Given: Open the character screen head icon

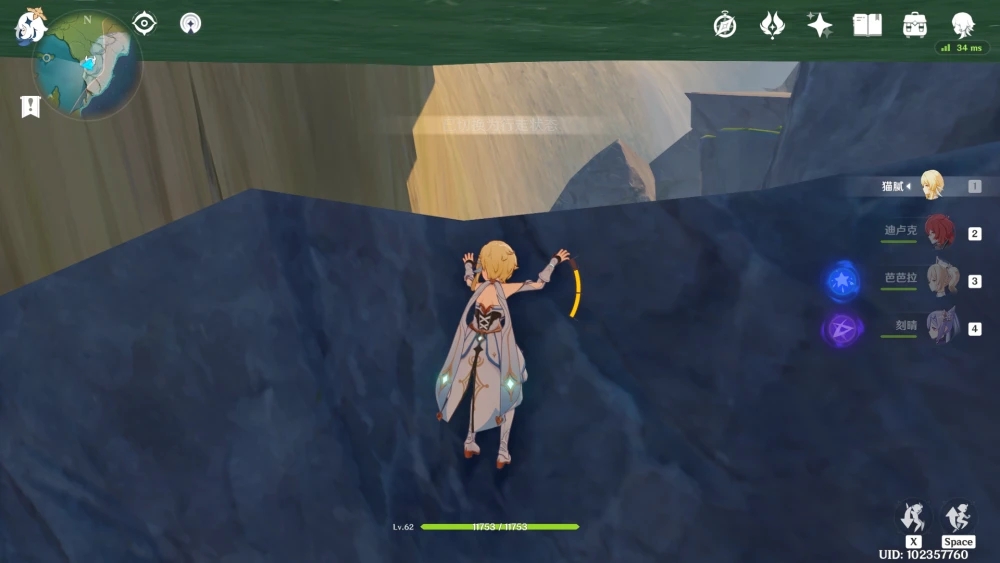Looking at the screenshot, I should point(962,25).
